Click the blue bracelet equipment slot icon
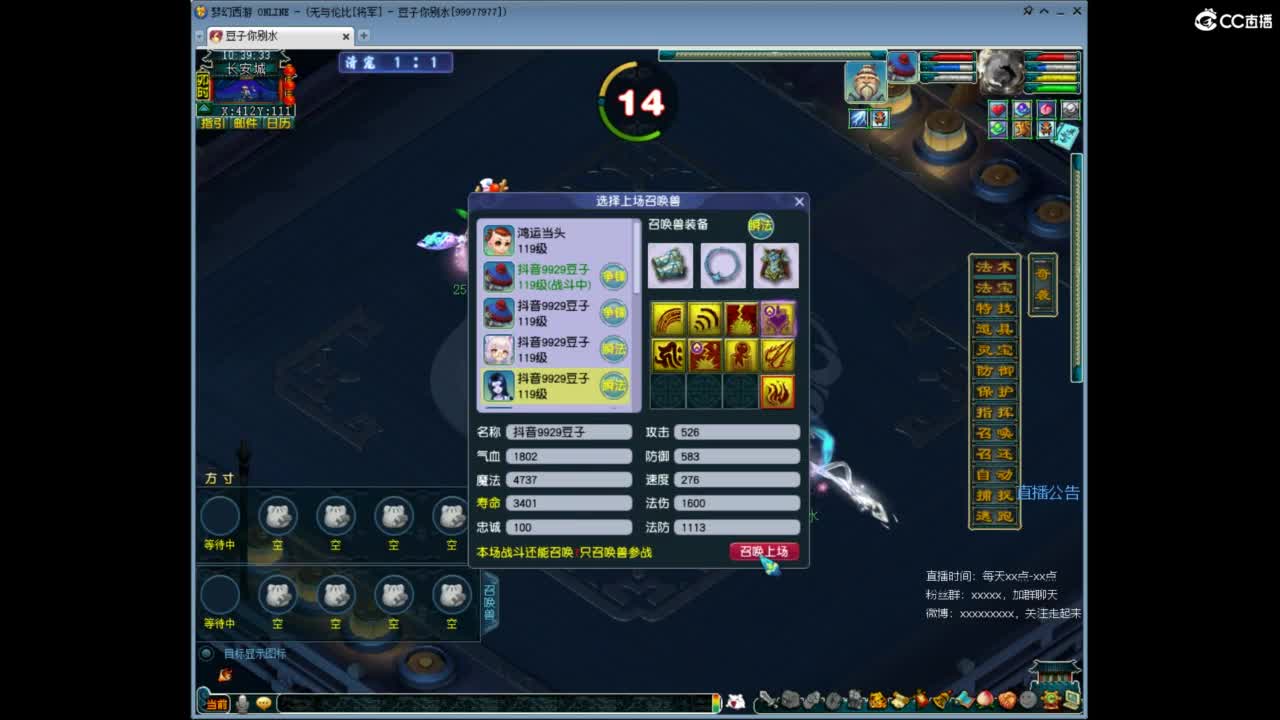The image size is (1280, 720). pyautogui.click(x=722, y=267)
